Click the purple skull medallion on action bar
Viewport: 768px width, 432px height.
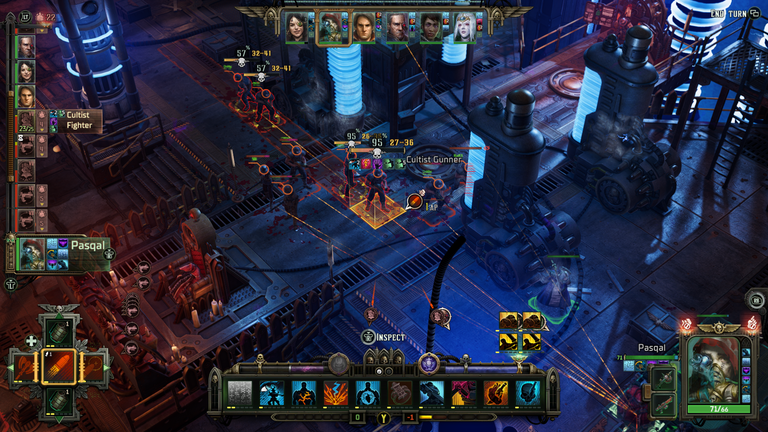430,362
